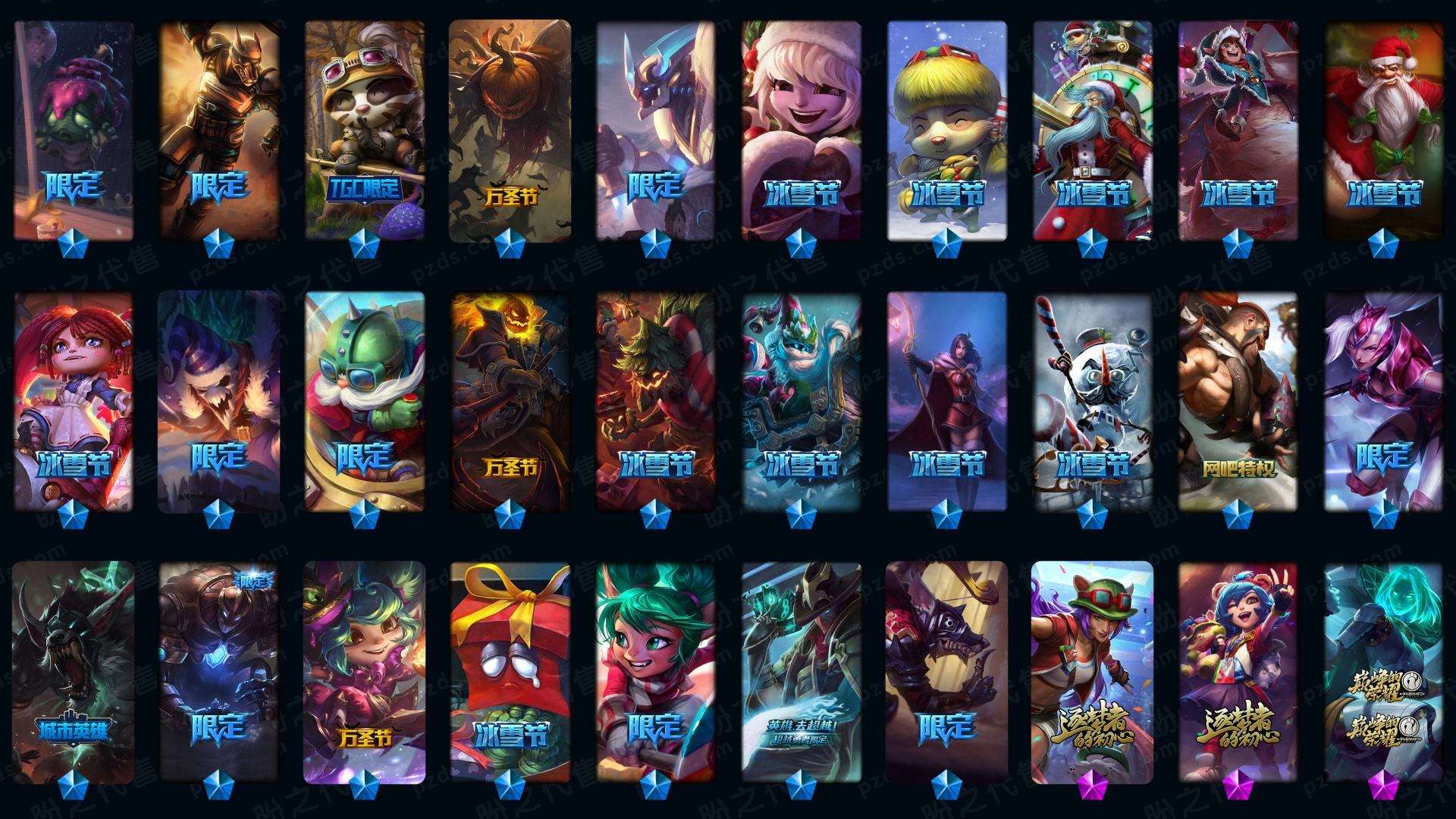Choose the green-haired witch 万圣节 skin card
Viewport: 1456px width, 819px height.
click(x=365, y=671)
